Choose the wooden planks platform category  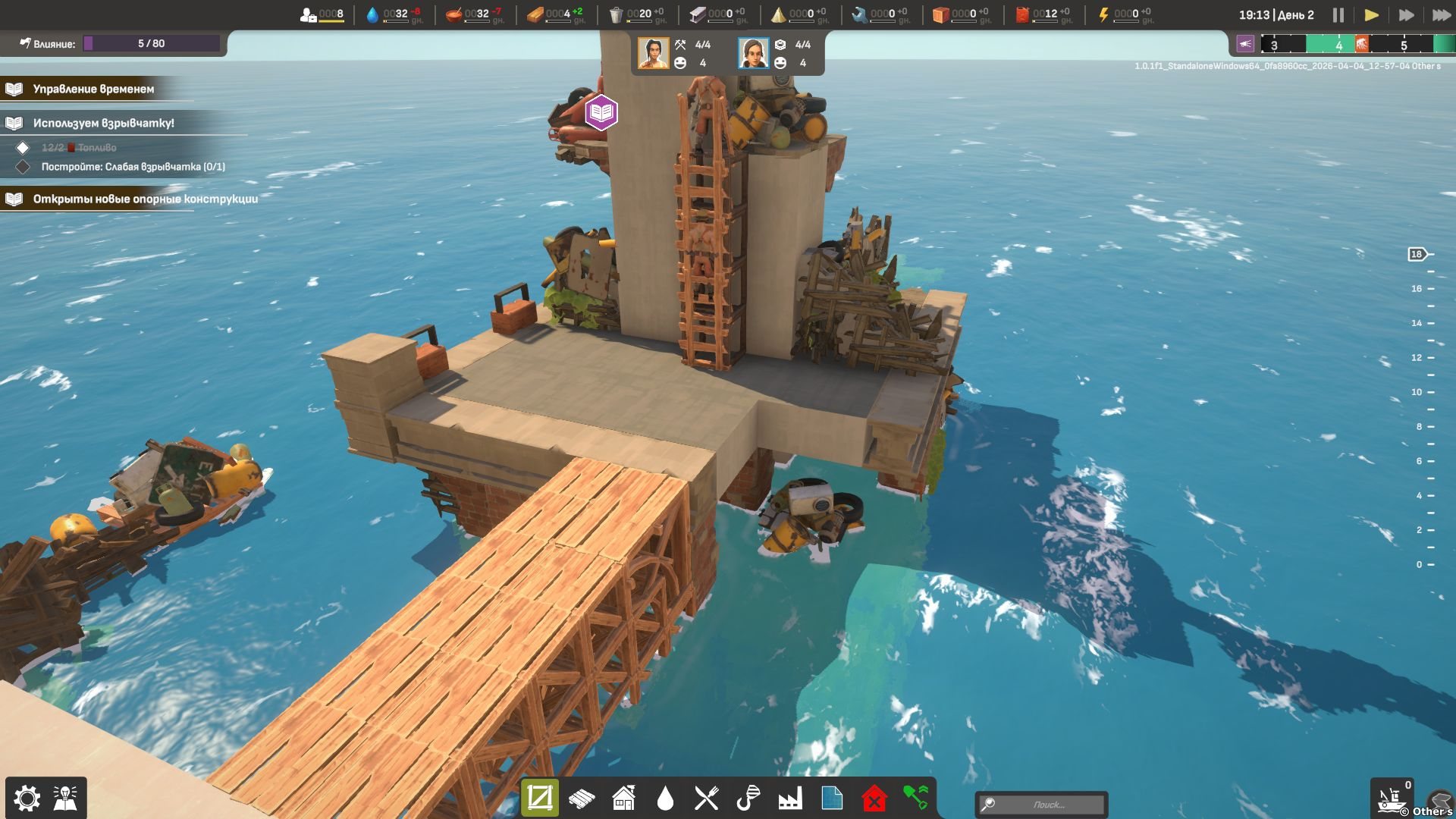[x=582, y=798]
